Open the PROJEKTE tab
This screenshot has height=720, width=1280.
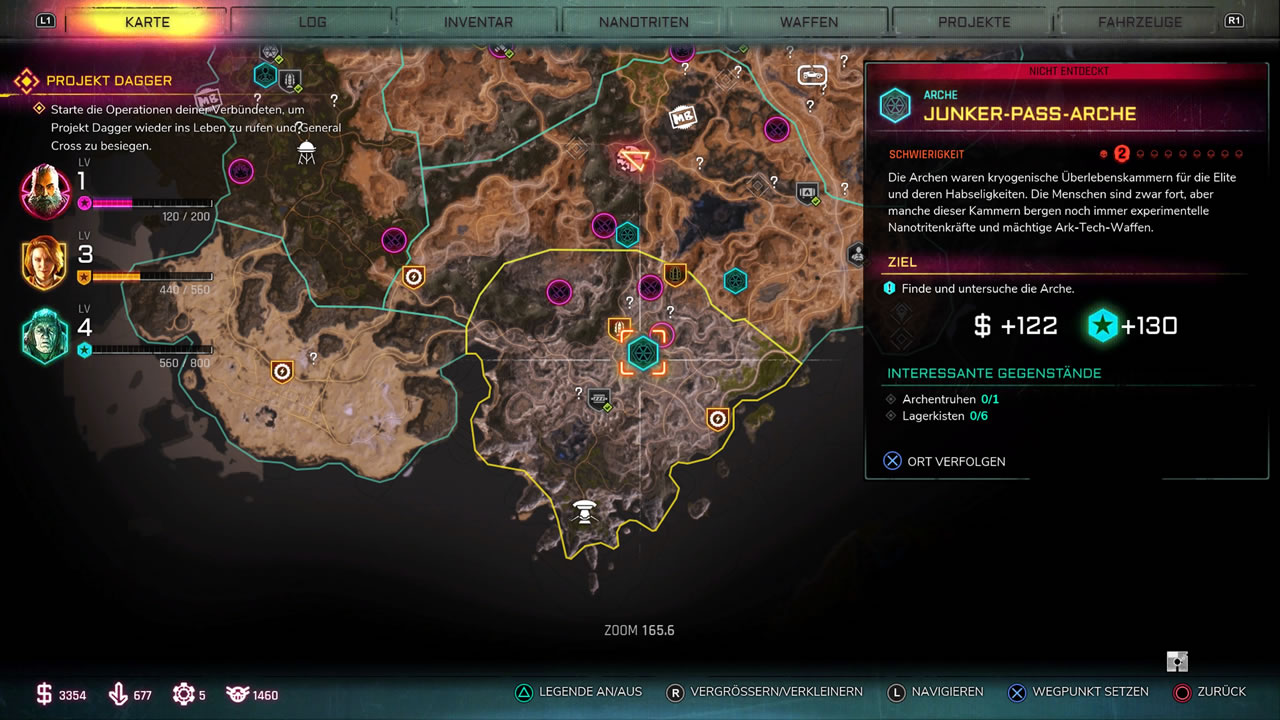coord(974,22)
